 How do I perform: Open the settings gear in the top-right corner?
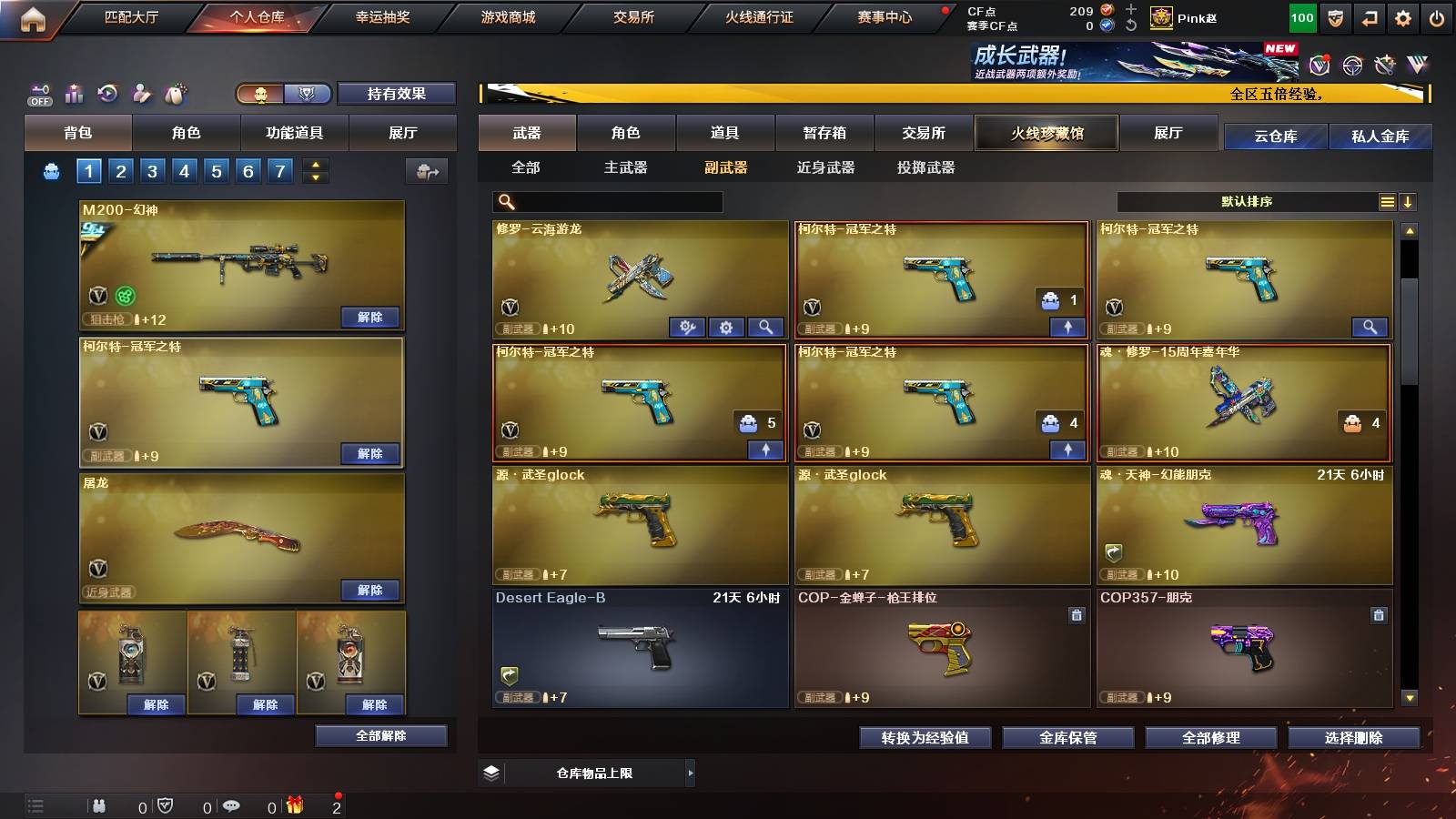tap(1404, 15)
